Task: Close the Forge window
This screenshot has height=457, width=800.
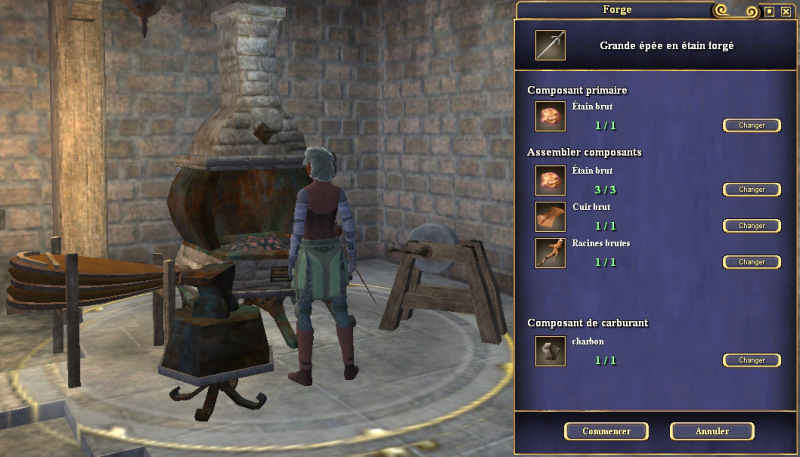Action: click(x=784, y=12)
